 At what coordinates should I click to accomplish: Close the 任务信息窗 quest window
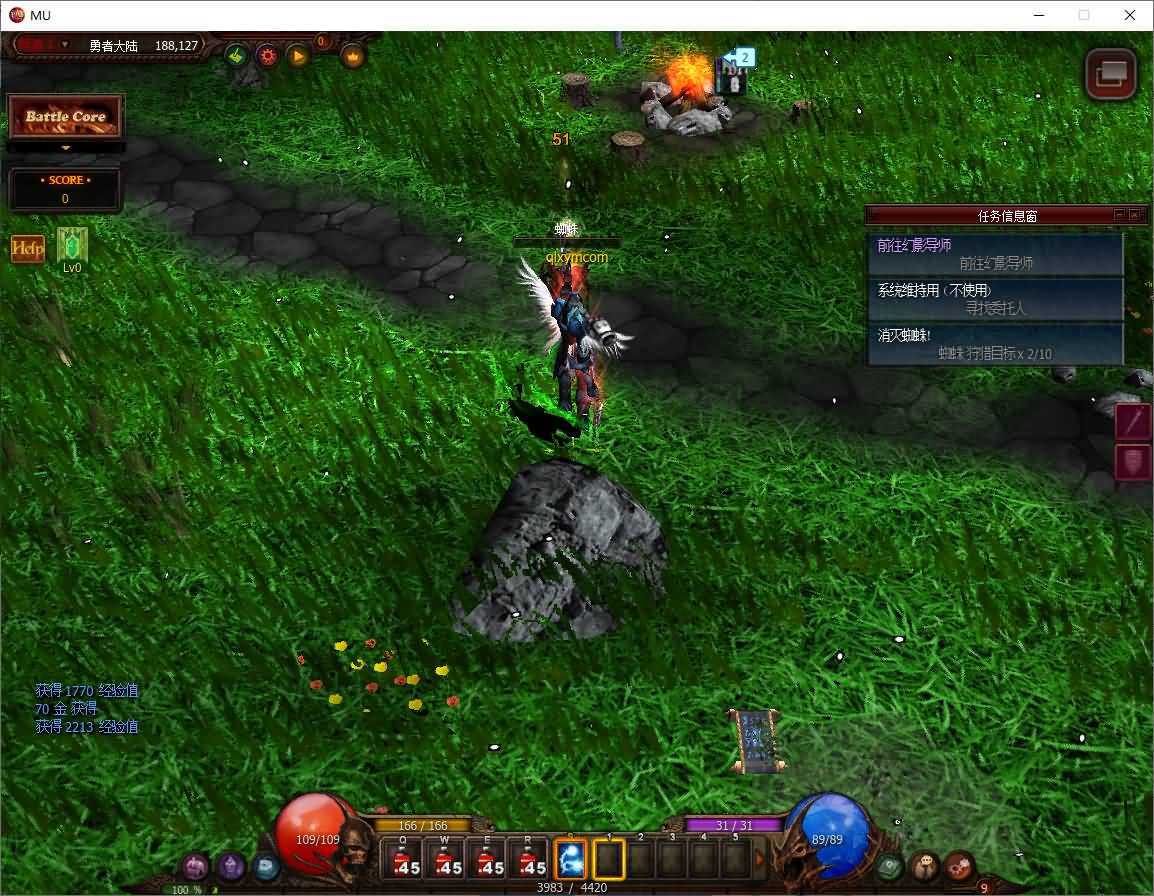(1134, 215)
